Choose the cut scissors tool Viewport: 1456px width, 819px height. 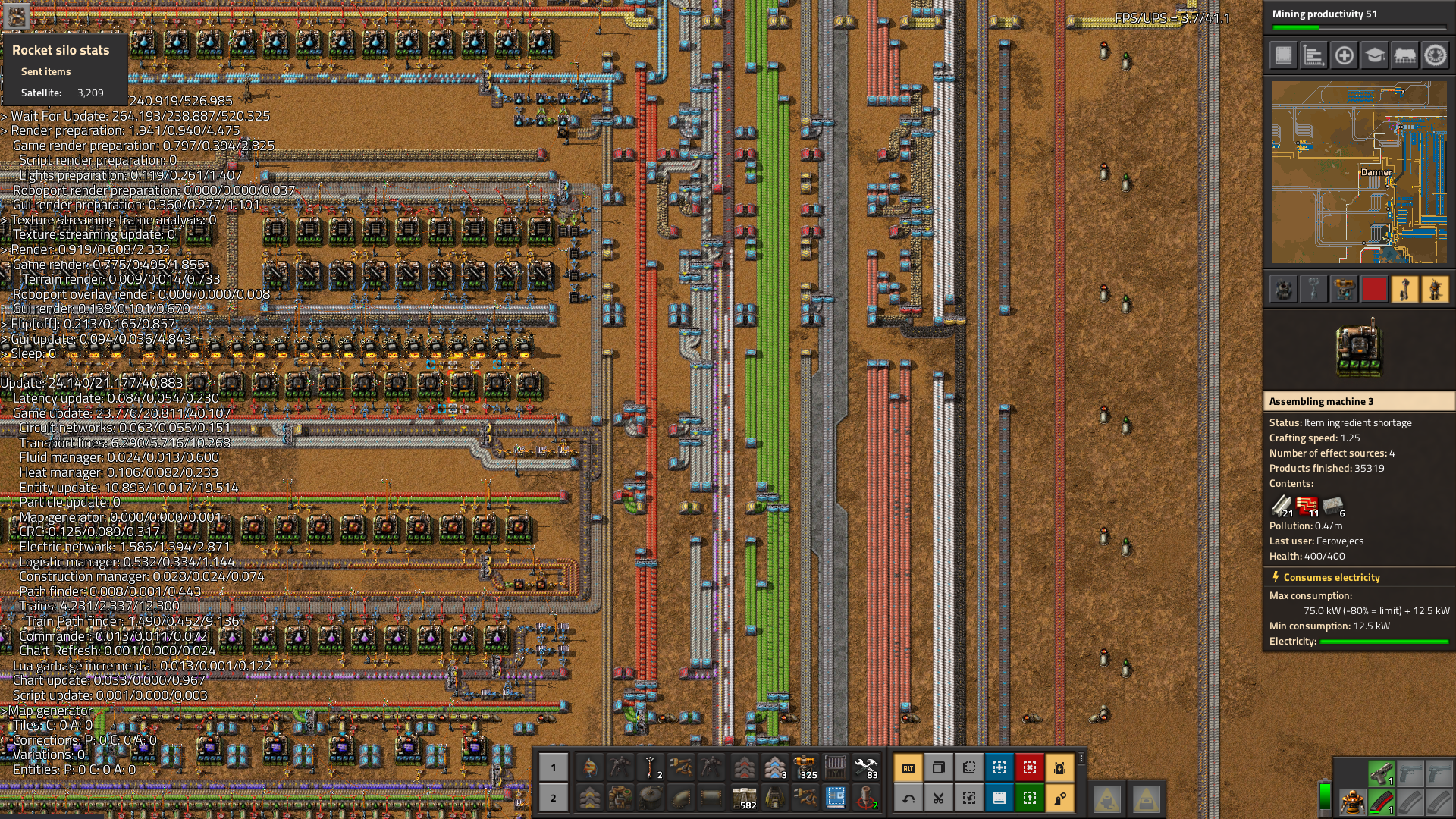[x=939, y=798]
